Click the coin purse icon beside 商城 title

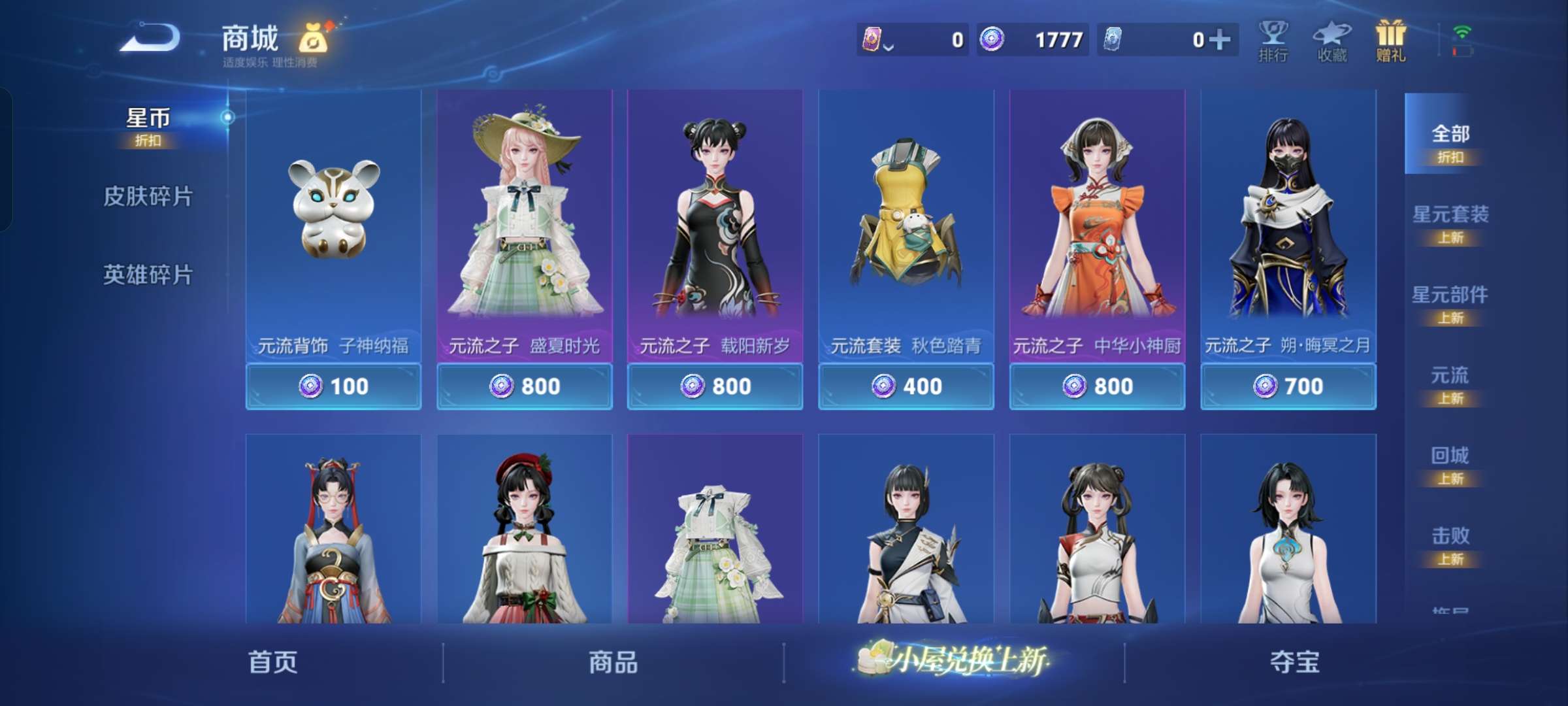(312, 37)
